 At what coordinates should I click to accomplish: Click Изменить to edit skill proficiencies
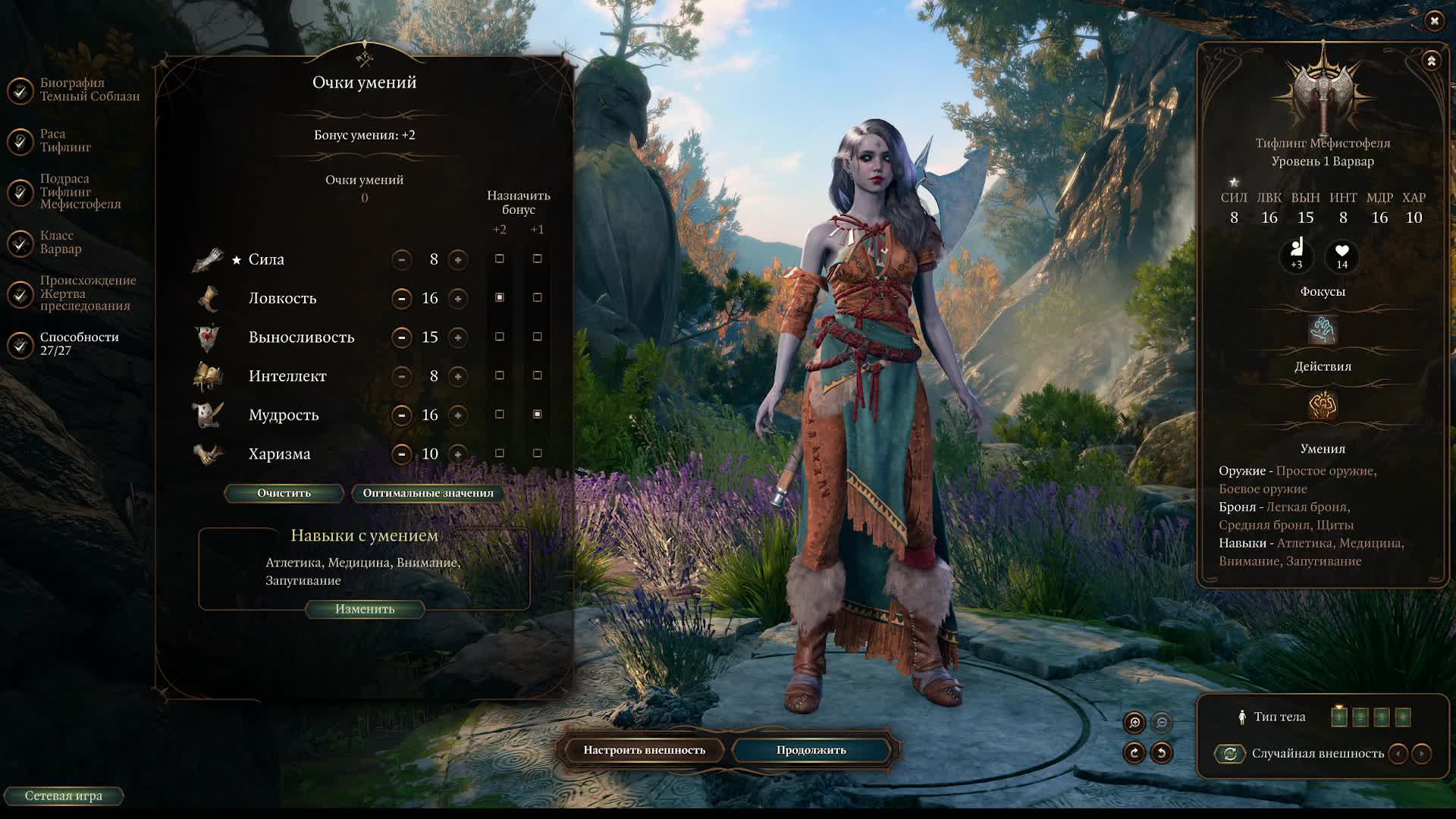pyautogui.click(x=365, y=609)
